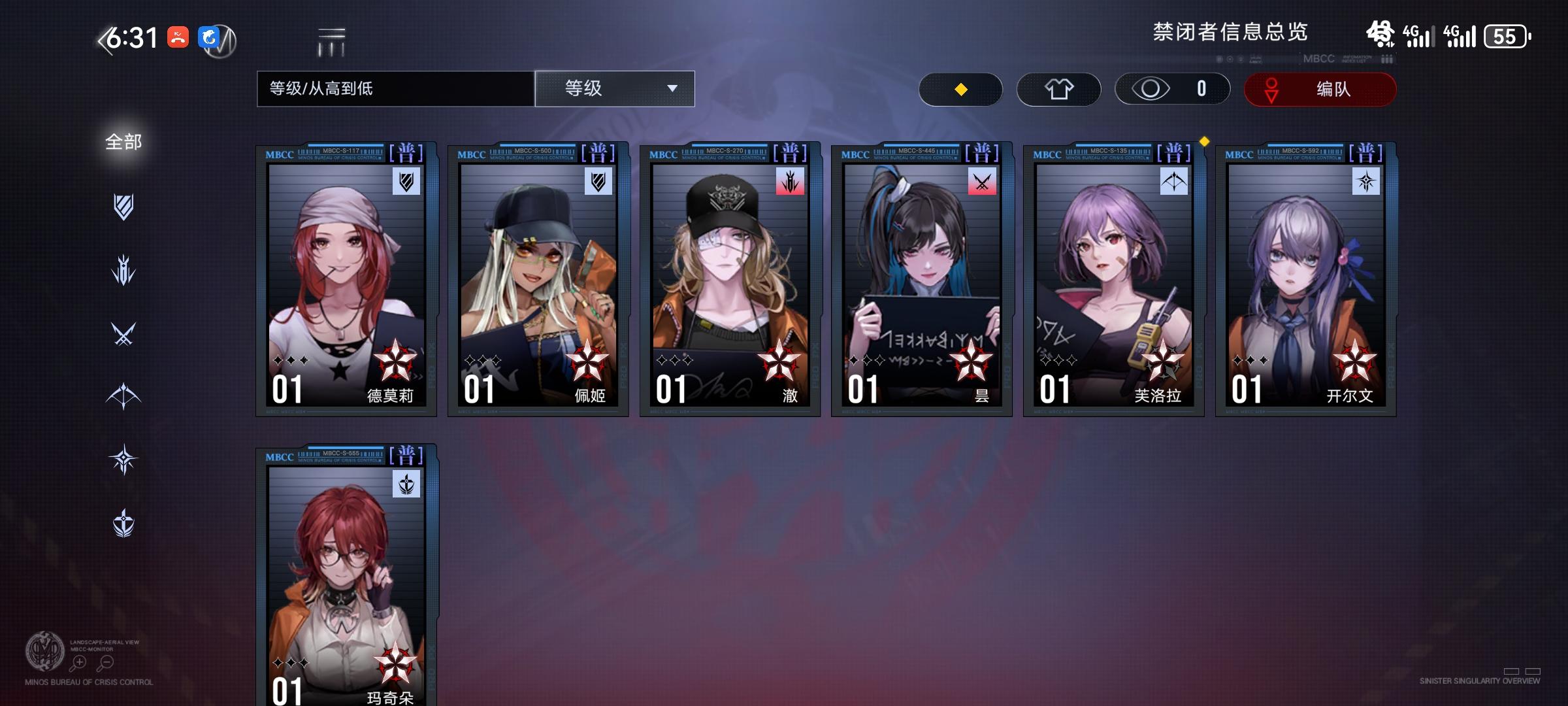Toggle the eye visibility counter button
The image size is (1568, 706).
click(x=1171, y=89)
